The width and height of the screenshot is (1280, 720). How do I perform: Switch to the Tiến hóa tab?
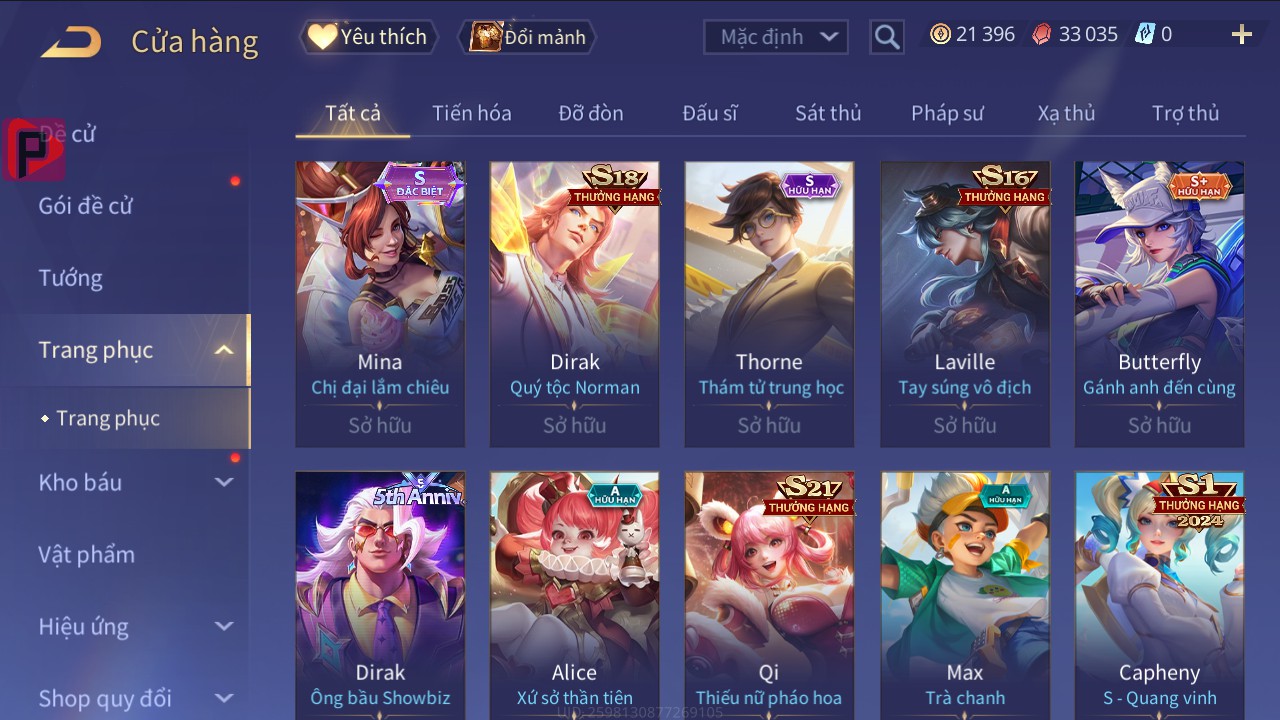[471, 113]
